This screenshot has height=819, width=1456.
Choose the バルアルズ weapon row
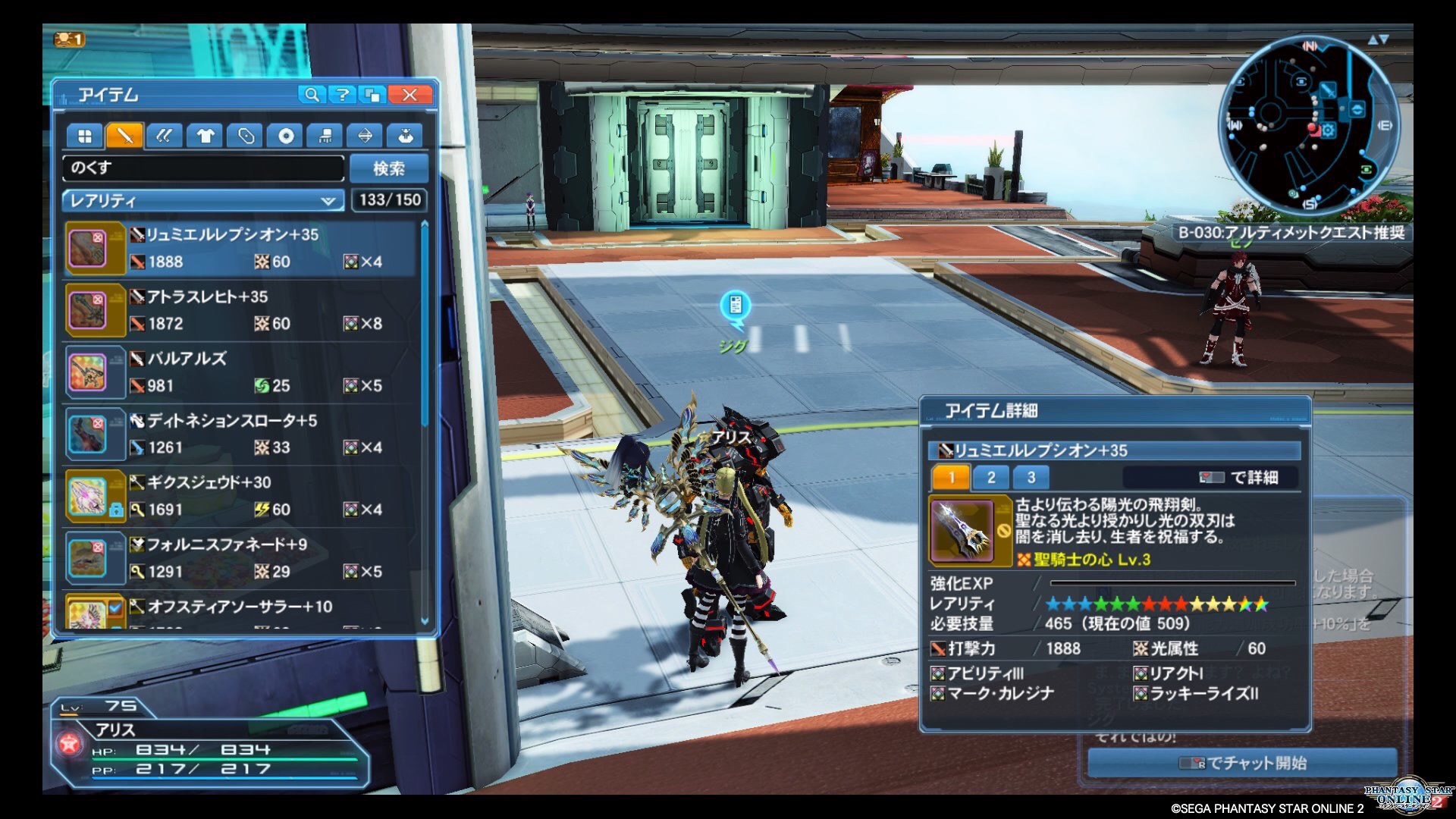point(241,372)
